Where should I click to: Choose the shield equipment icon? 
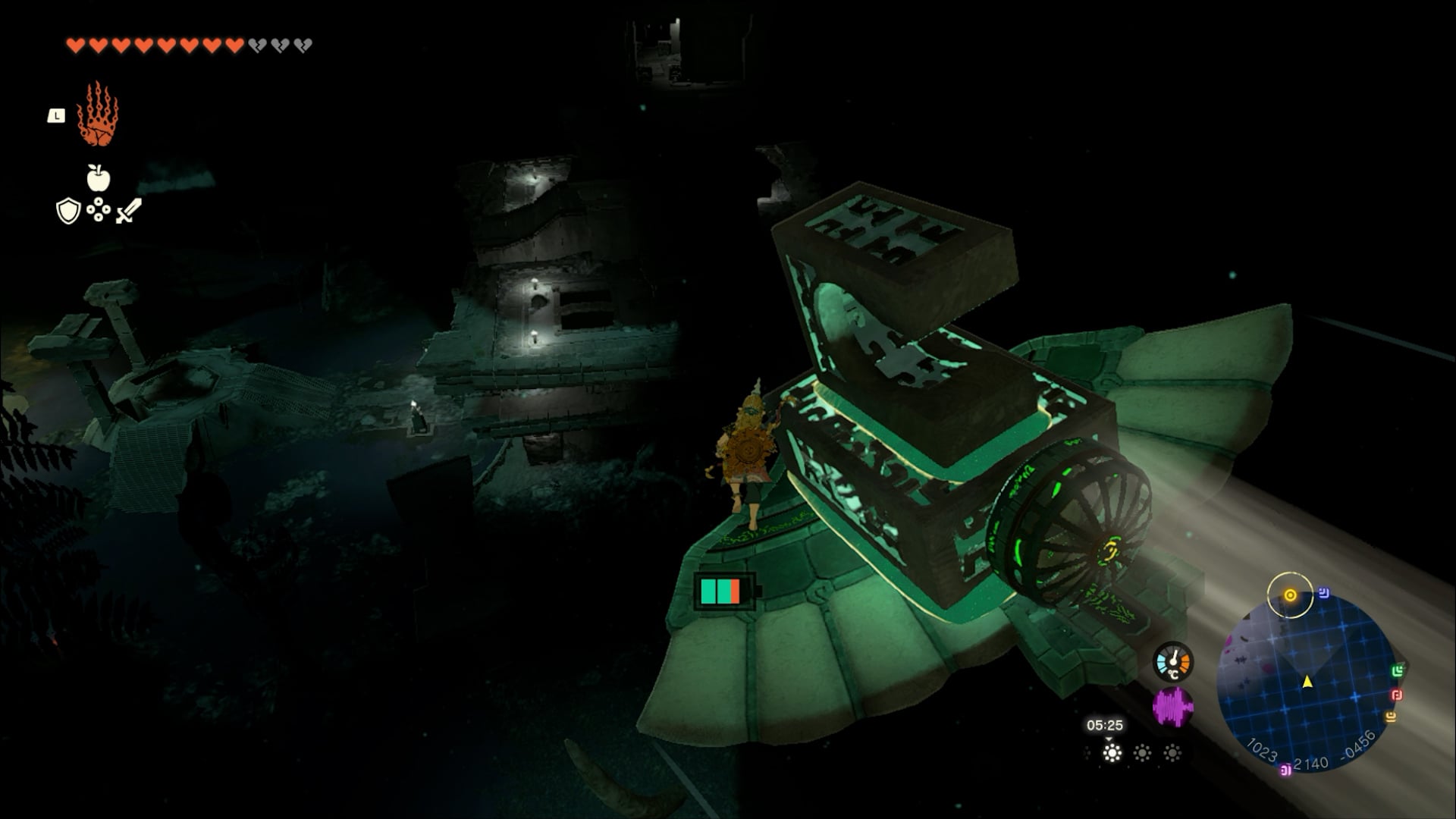(68, 211)
